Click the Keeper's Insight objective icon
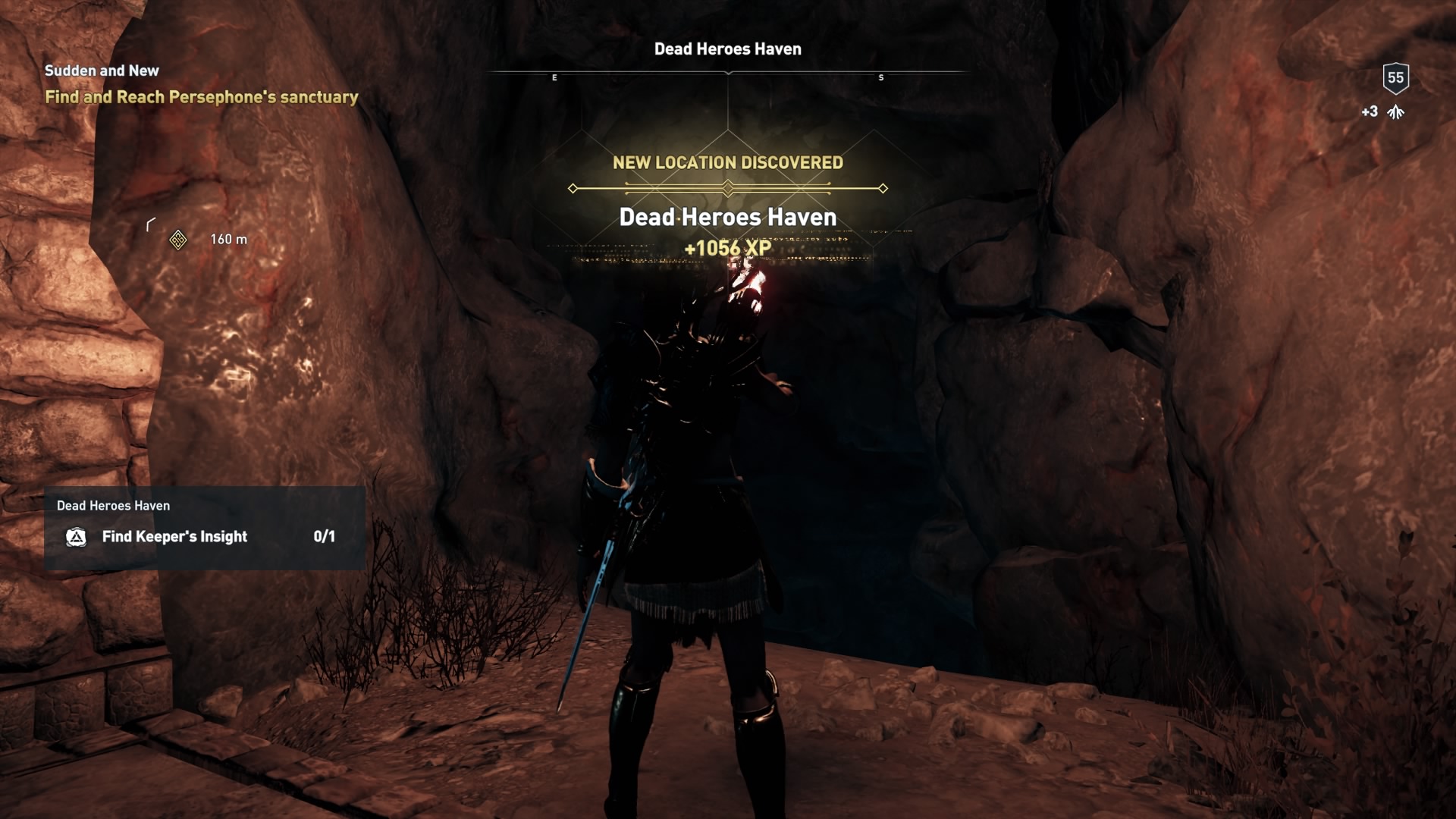Viewport: 1456px width, 819px height. coord(75,537)
